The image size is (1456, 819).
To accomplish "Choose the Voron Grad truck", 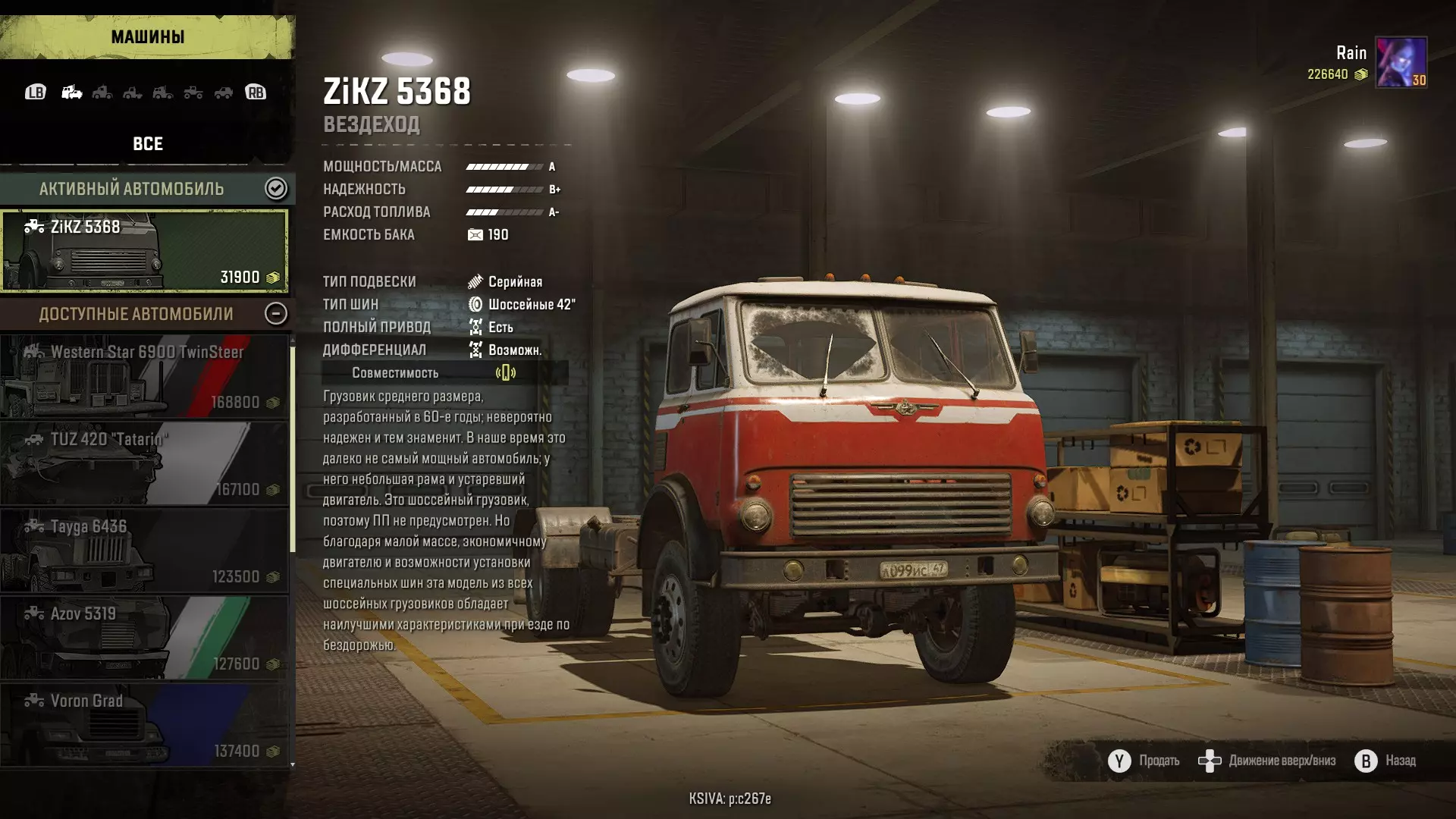I will (x=144, y=726).
